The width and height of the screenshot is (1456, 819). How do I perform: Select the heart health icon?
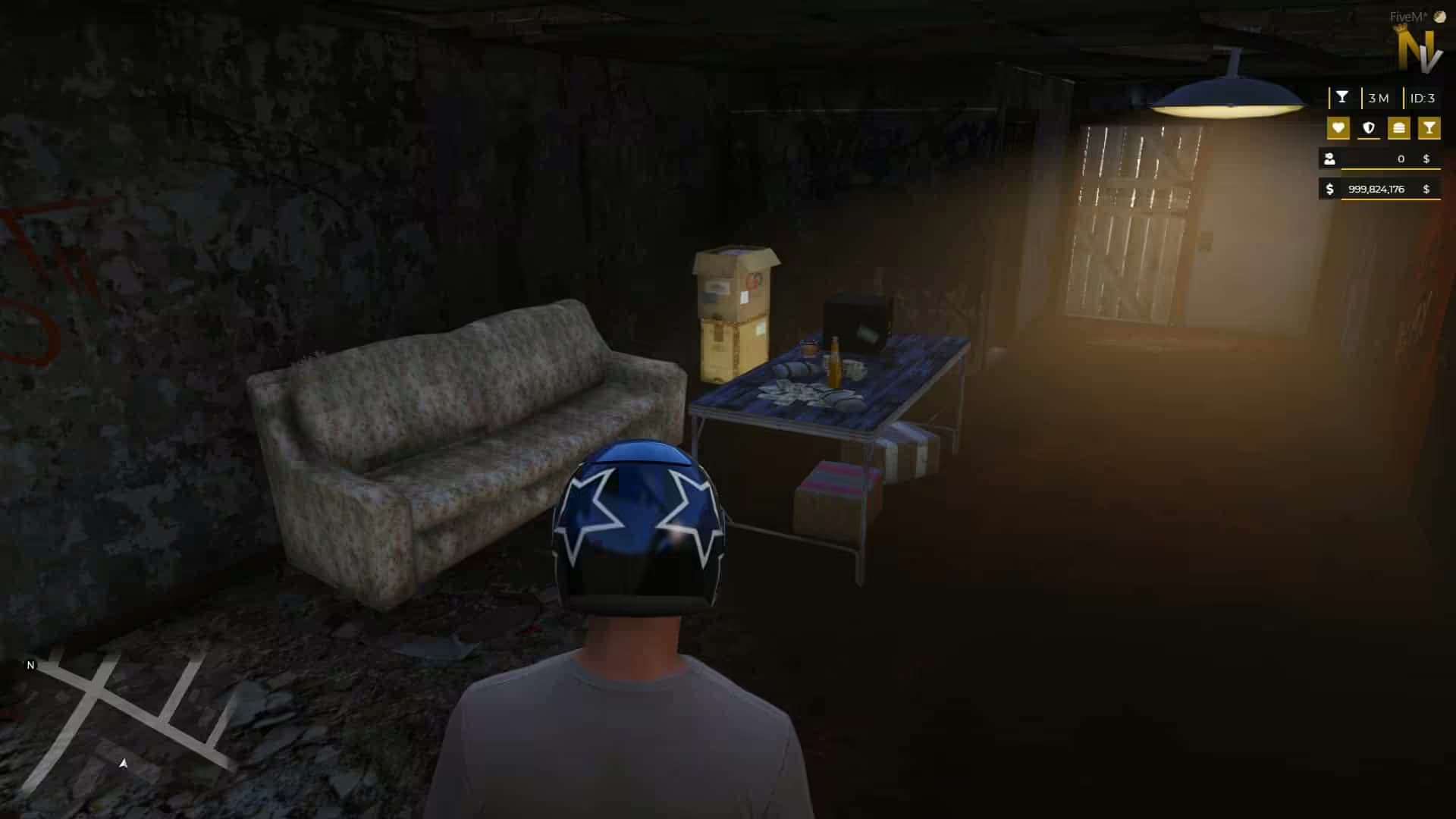(x=1338, y=128)
